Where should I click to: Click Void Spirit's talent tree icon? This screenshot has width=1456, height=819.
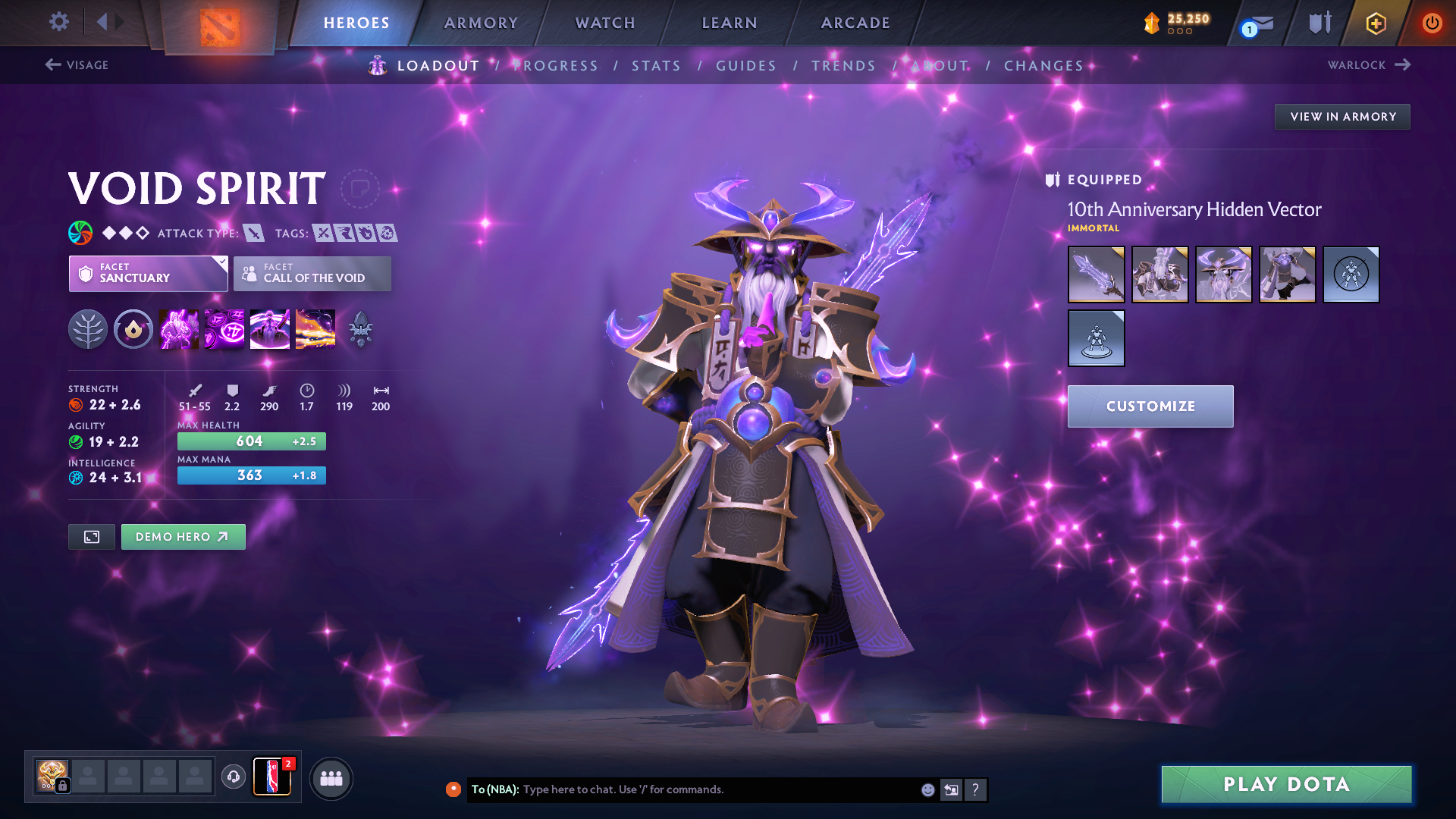87,328
